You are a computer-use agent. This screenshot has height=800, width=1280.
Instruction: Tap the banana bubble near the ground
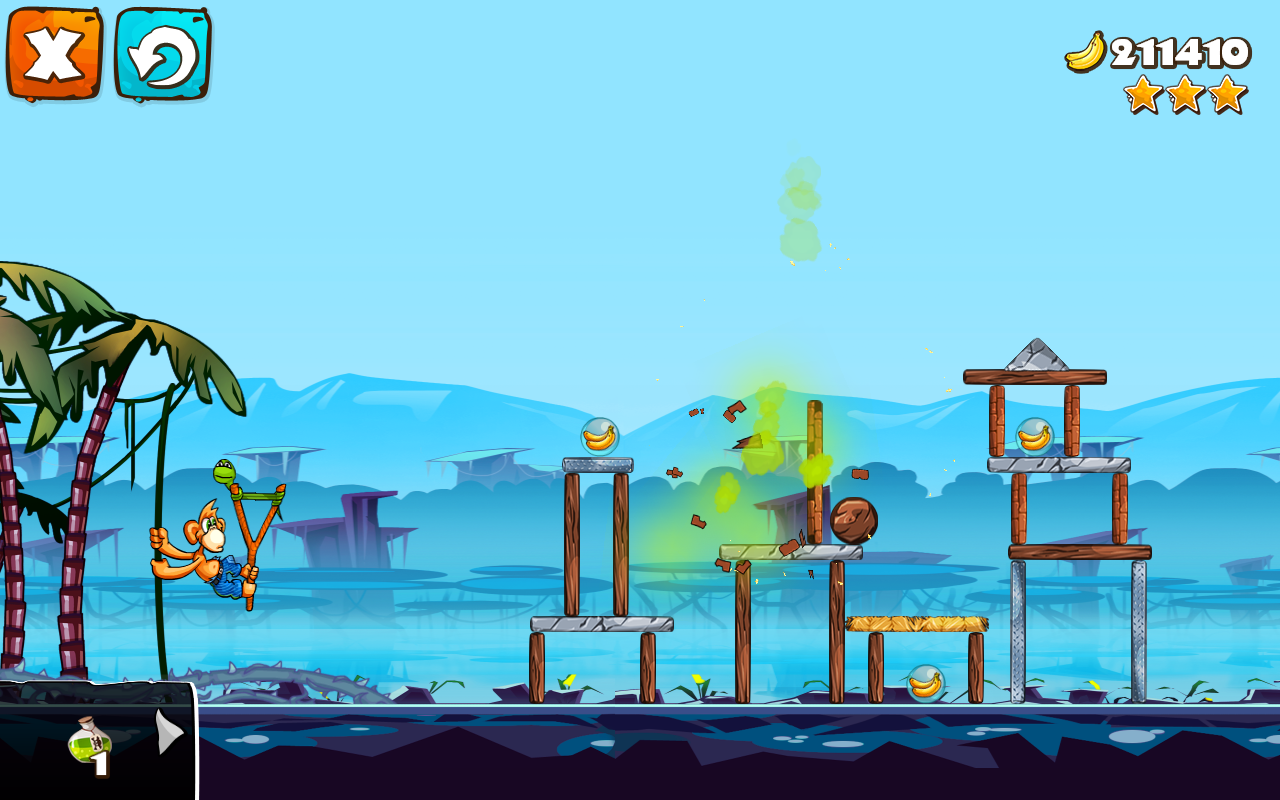[925, 684]
